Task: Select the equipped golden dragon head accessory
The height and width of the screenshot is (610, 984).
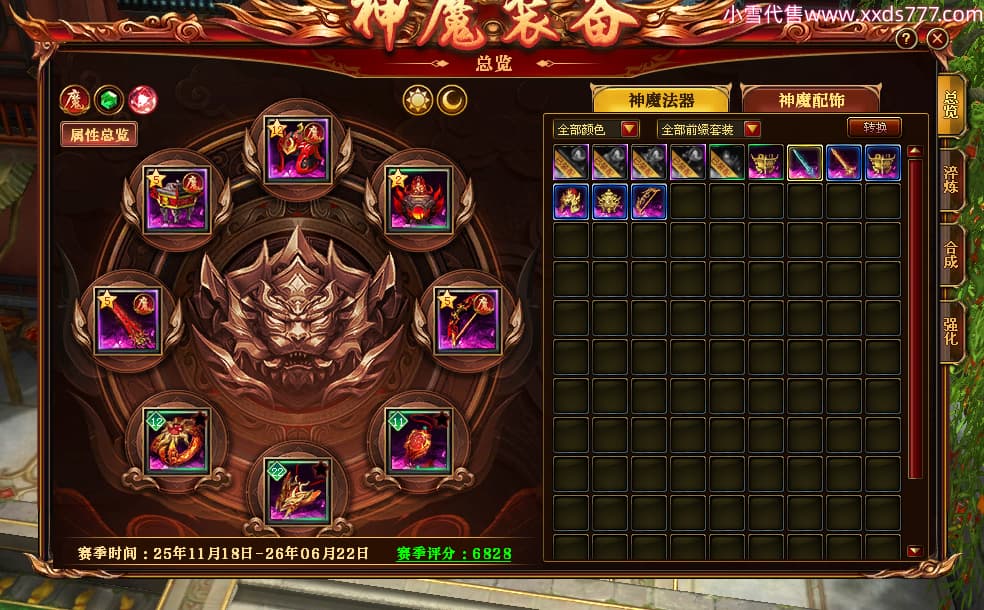Action: point(298,489)
